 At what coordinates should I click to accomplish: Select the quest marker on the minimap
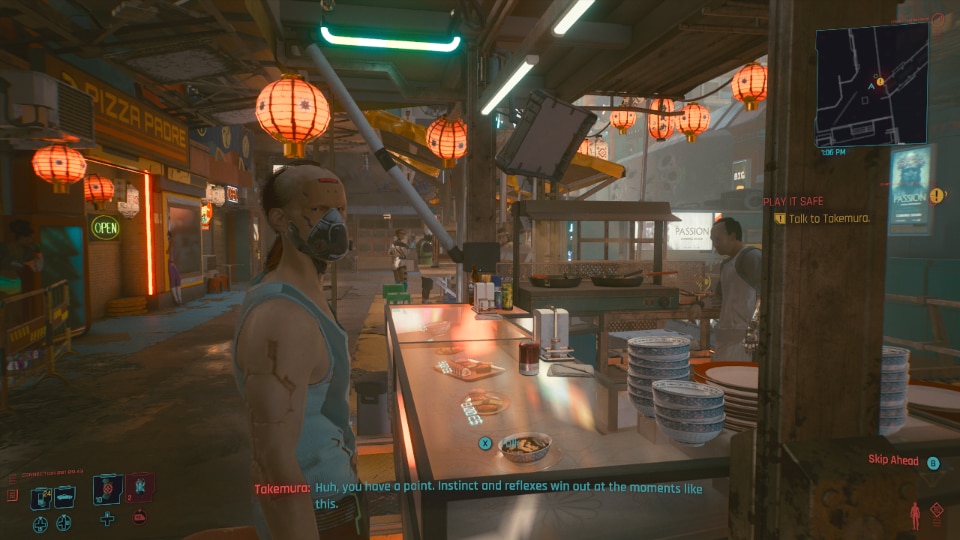(879, 79)
